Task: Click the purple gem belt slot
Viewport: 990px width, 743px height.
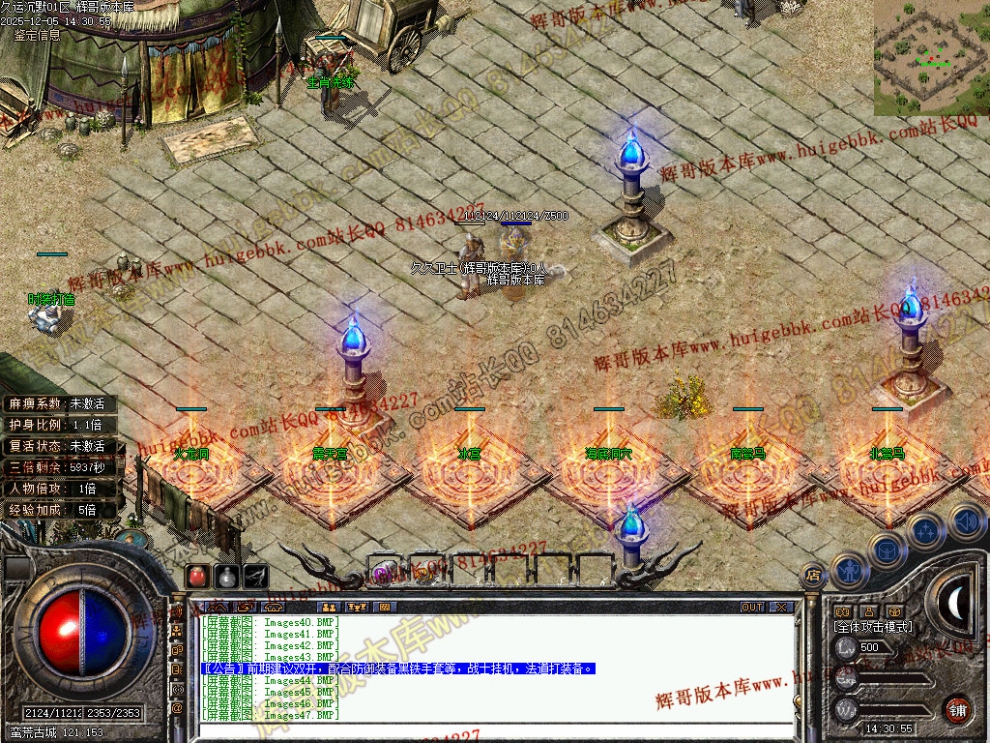Action: [x=382, y=572]
